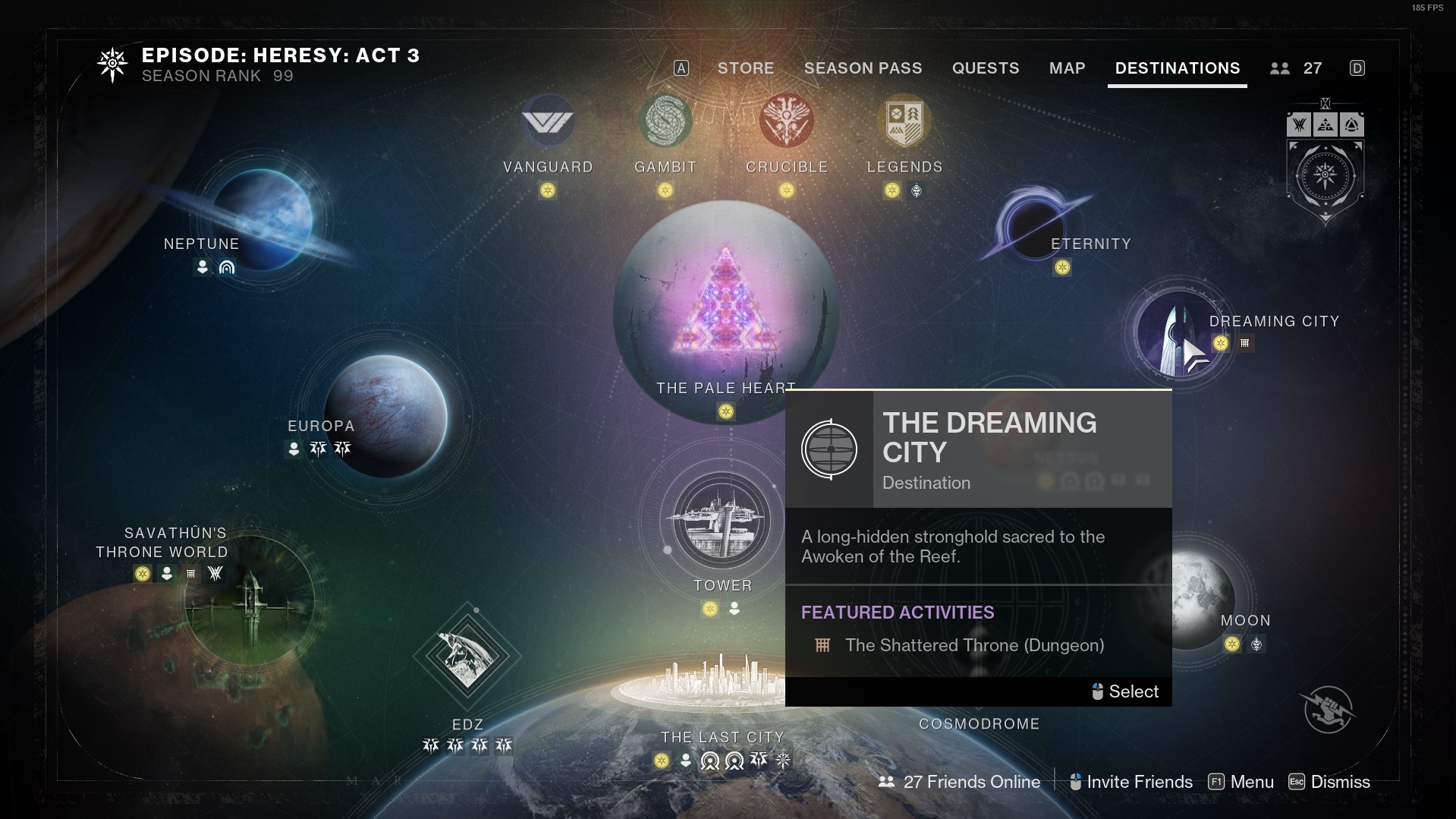1456x819 pixels.
Task: Travel to the Neptune destination
Action: tap(263, 219)
